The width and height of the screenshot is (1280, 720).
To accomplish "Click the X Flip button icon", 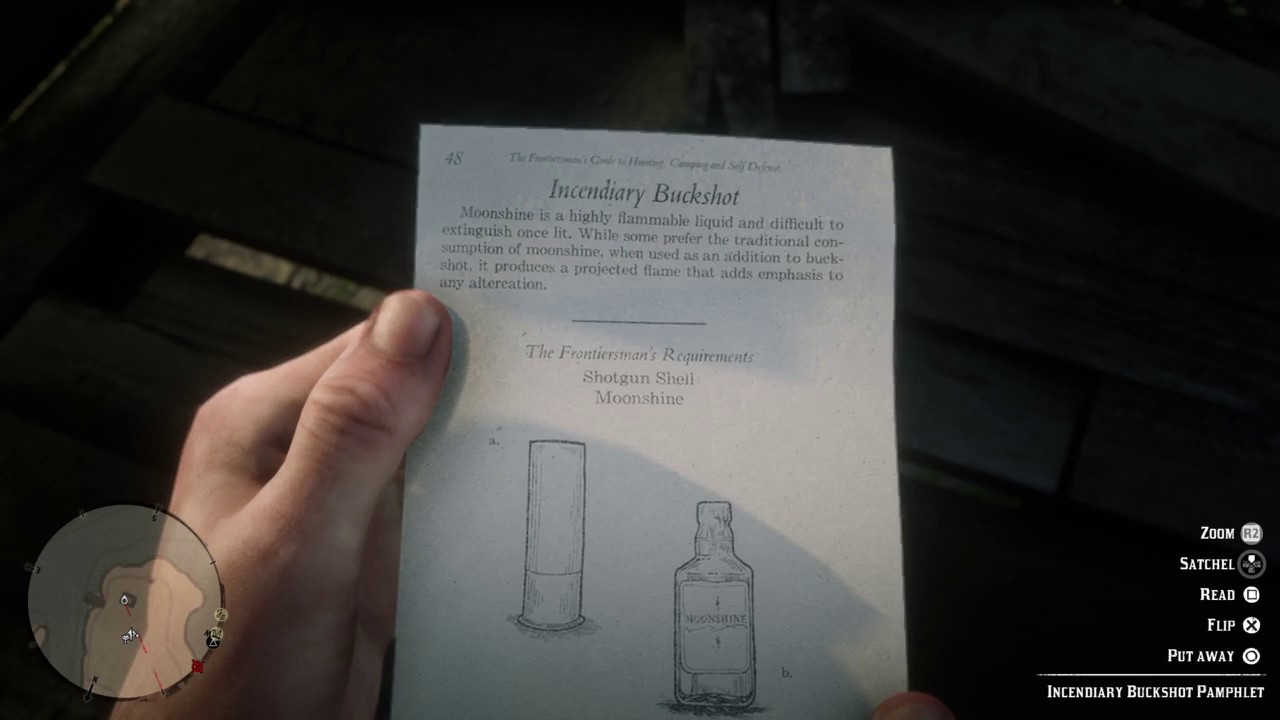I will point(1251,625).
